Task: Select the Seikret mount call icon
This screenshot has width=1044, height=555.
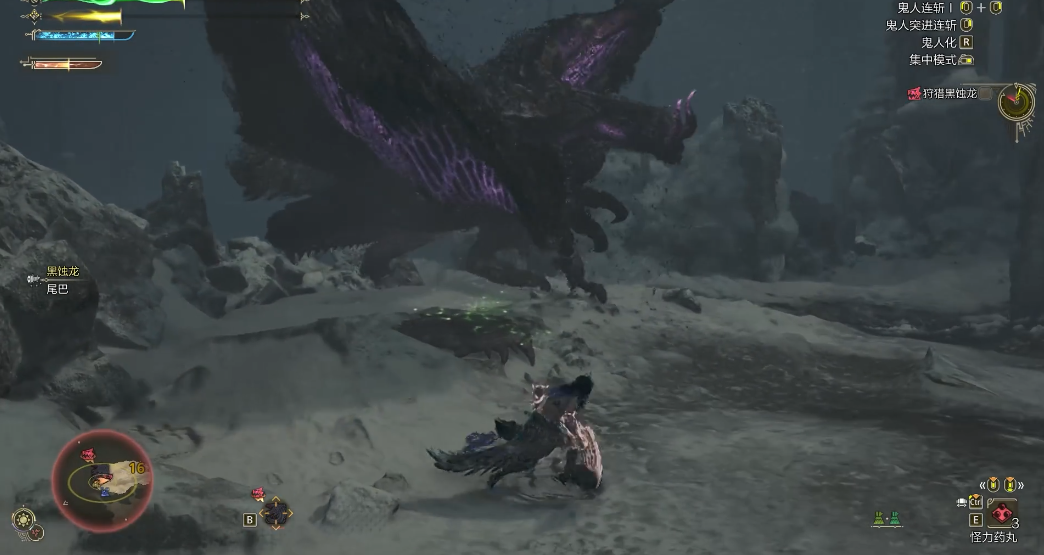Action: [275, 512]
